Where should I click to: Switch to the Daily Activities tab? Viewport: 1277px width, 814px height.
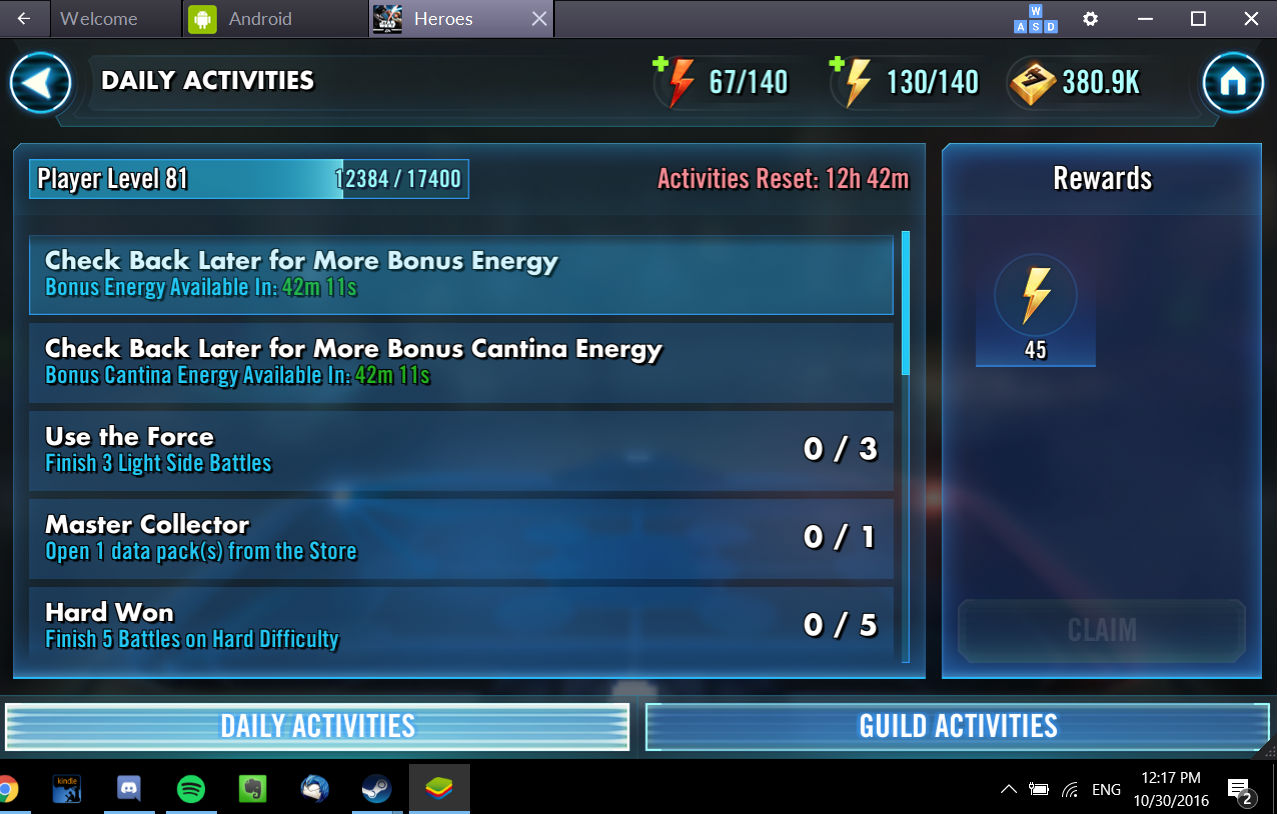pos(317,726)
